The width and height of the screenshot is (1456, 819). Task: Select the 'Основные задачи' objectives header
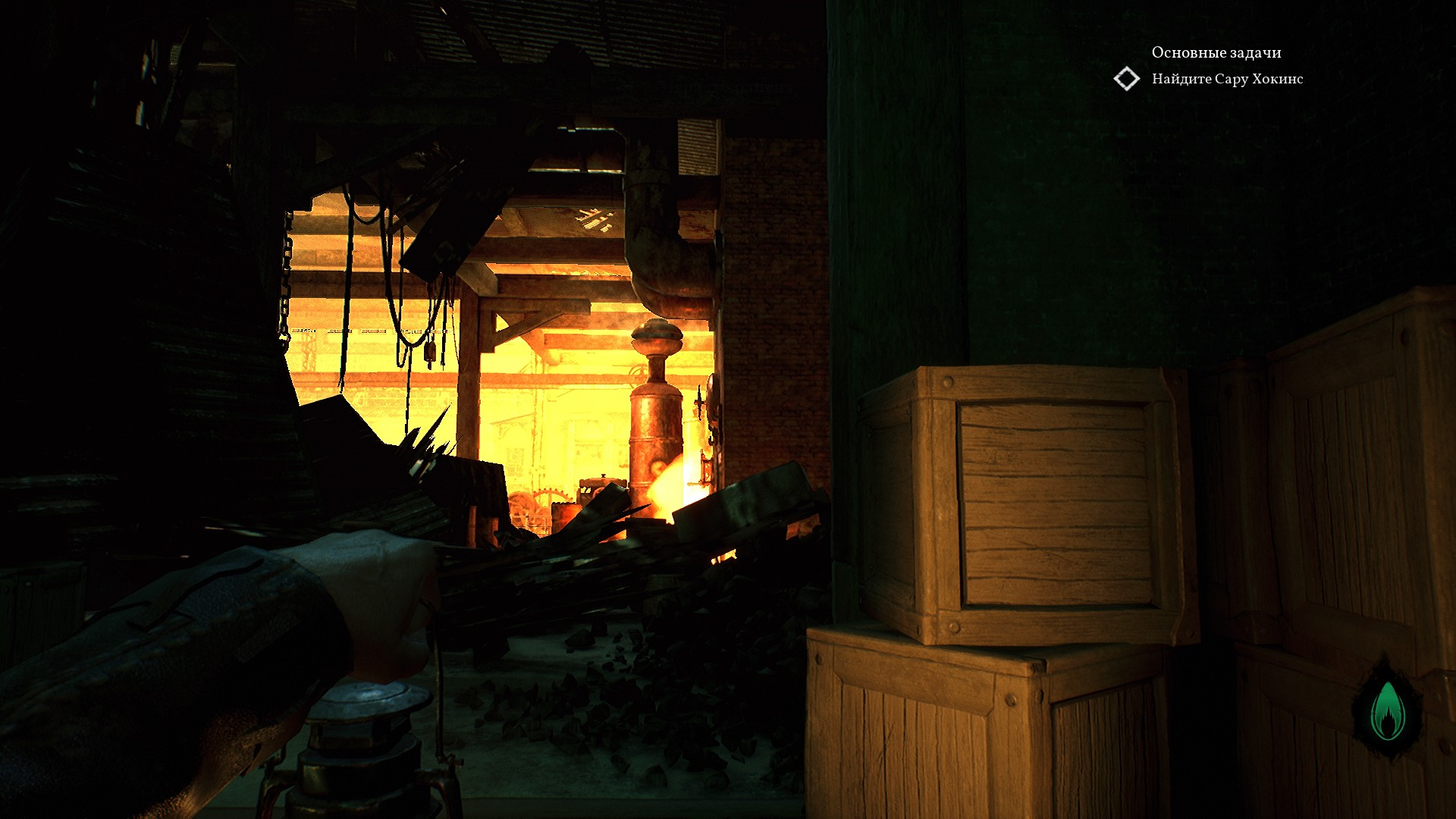point(1216,52)
